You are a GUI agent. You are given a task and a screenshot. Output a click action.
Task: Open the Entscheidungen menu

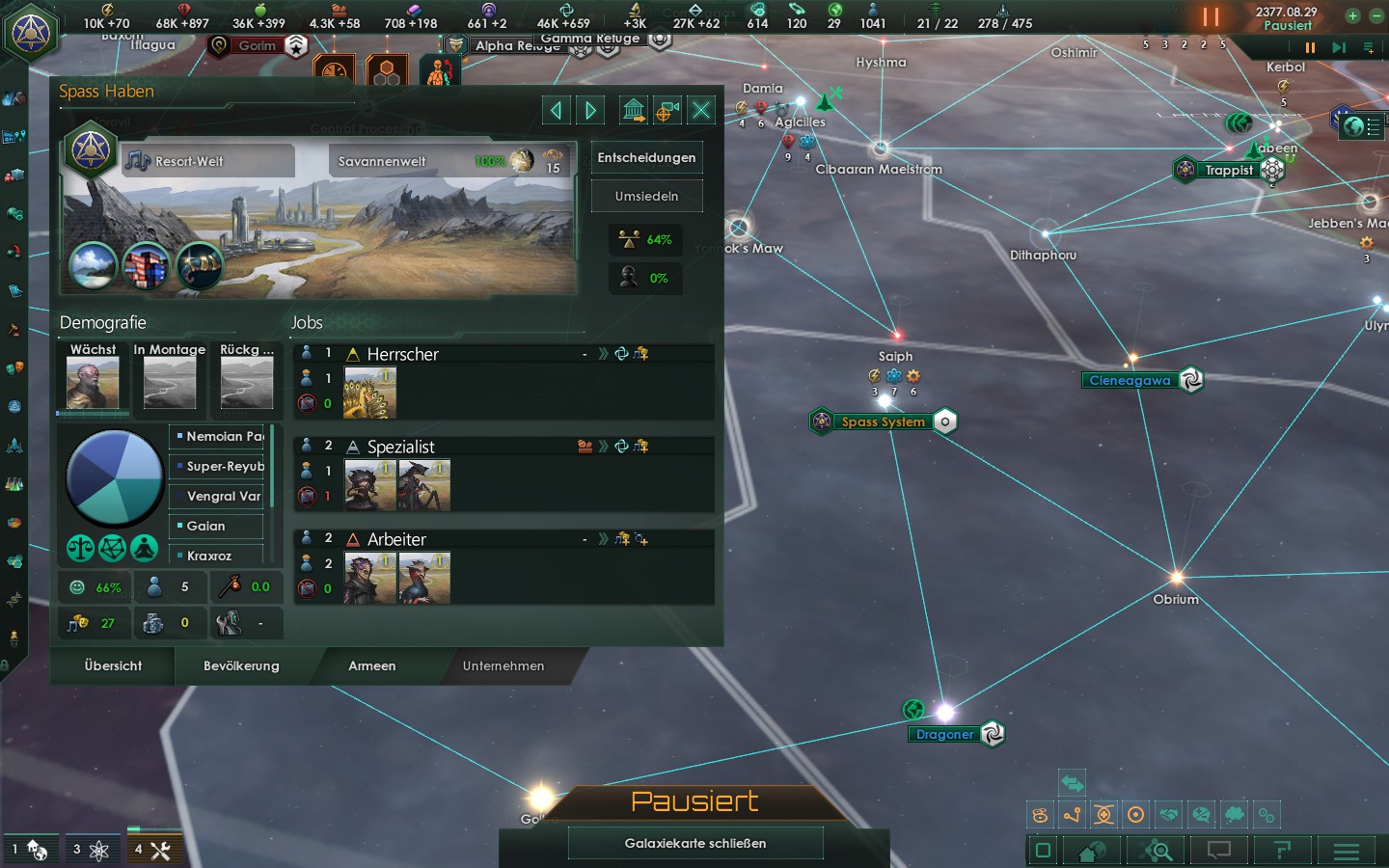(x=646, y=157)
